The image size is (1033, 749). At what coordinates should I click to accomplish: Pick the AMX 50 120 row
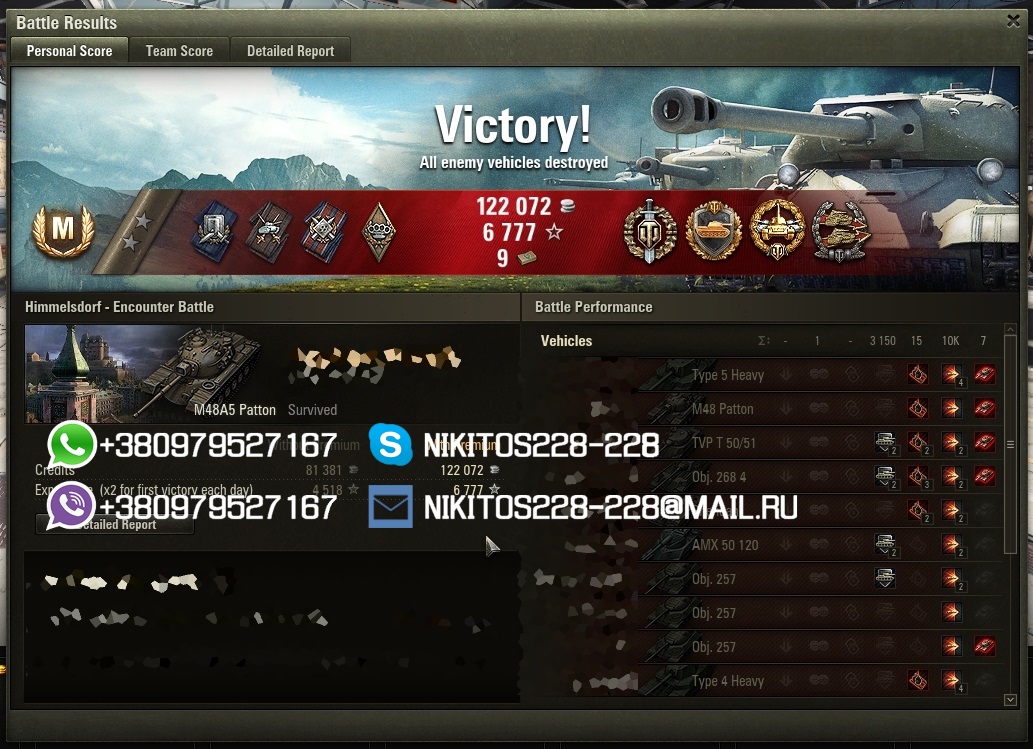724,545
